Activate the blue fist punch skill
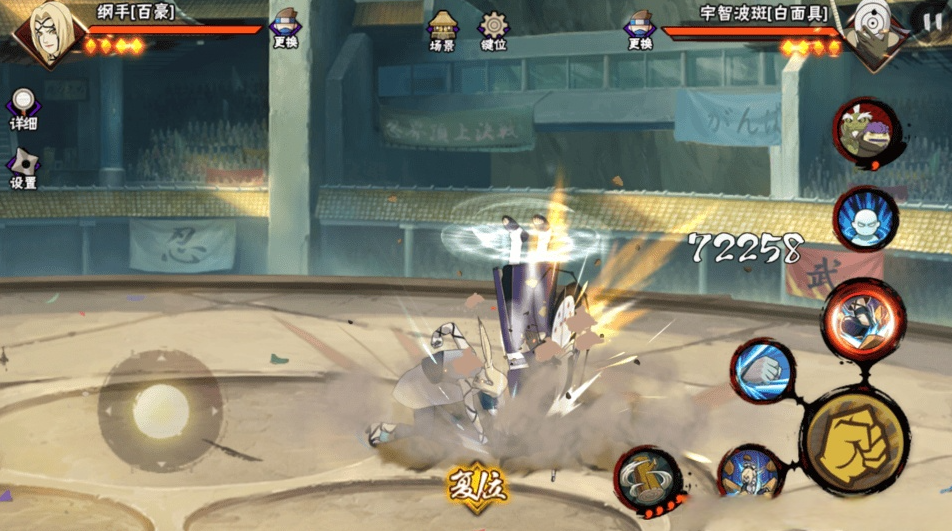The width and height of the screenshot is (952, 531). (763, 371)
